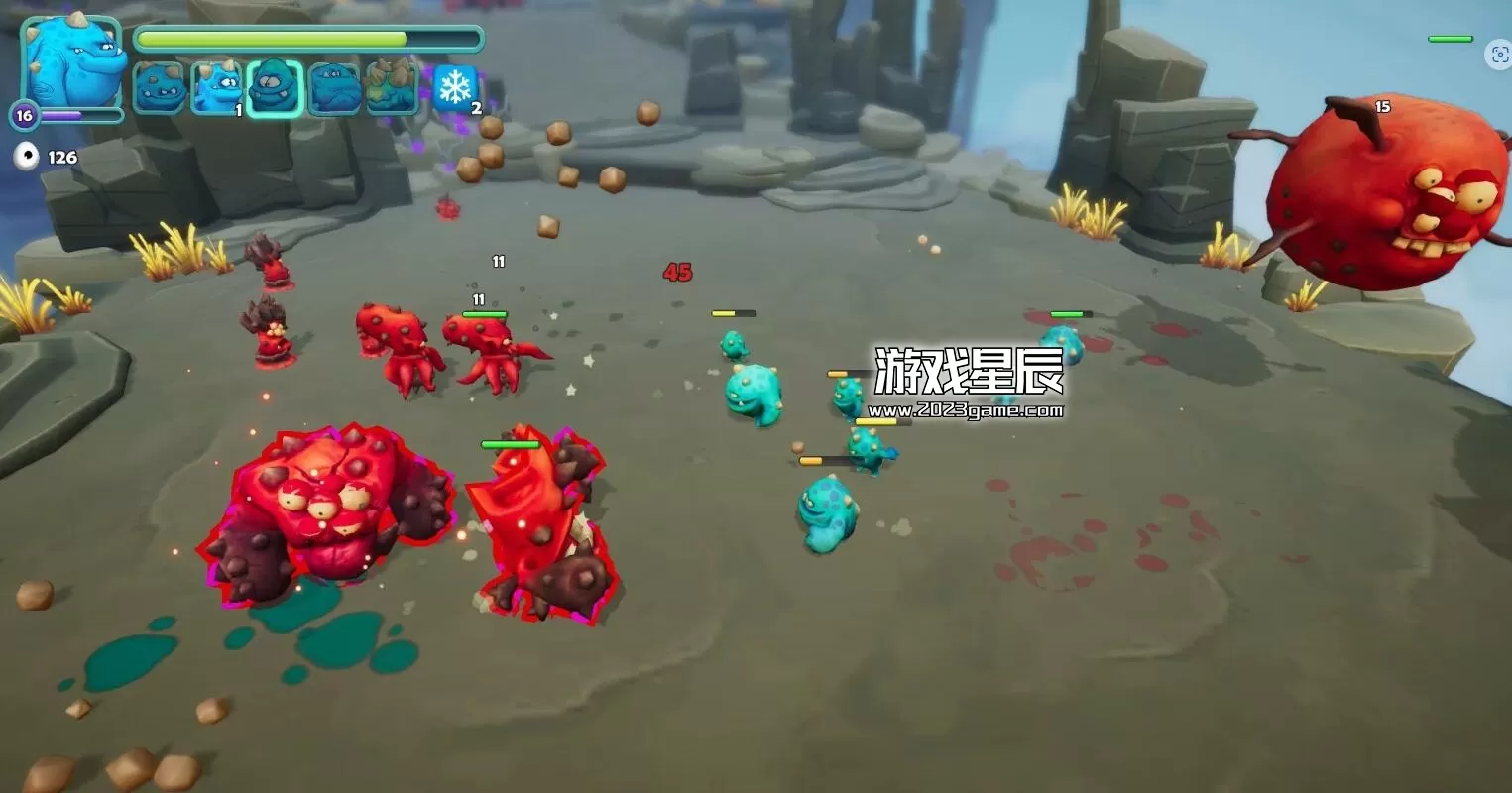Select the winking blue monster squad icon
1512x793 pixels.
coord(217,87)
